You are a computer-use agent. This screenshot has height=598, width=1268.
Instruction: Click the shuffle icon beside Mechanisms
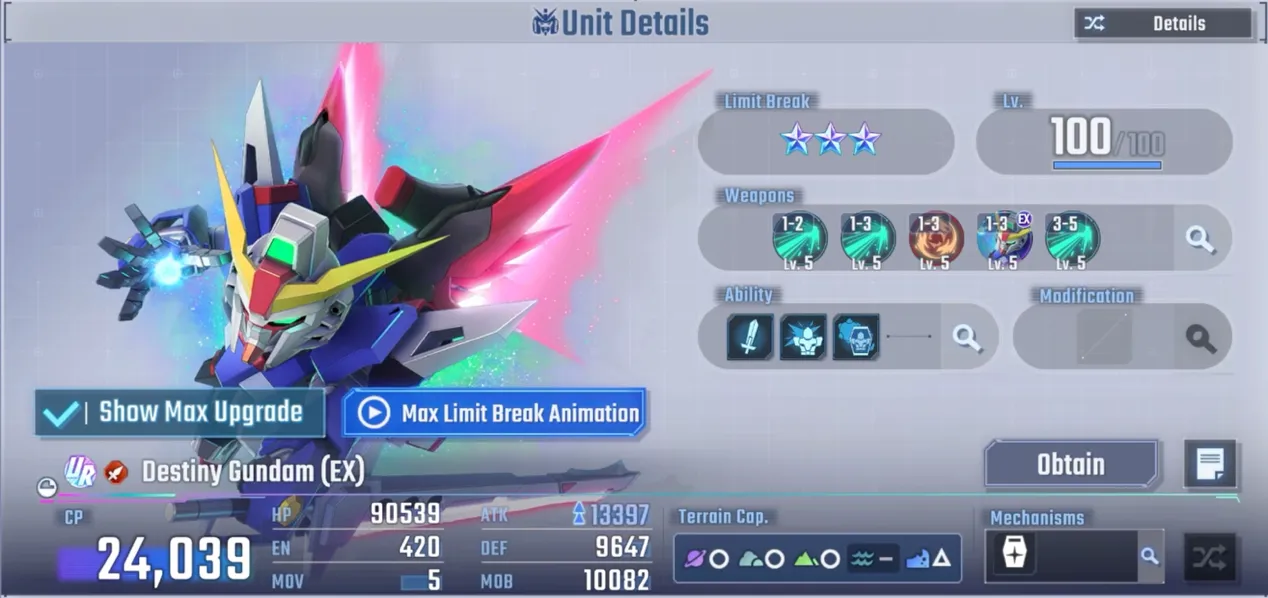point(1210,557)
